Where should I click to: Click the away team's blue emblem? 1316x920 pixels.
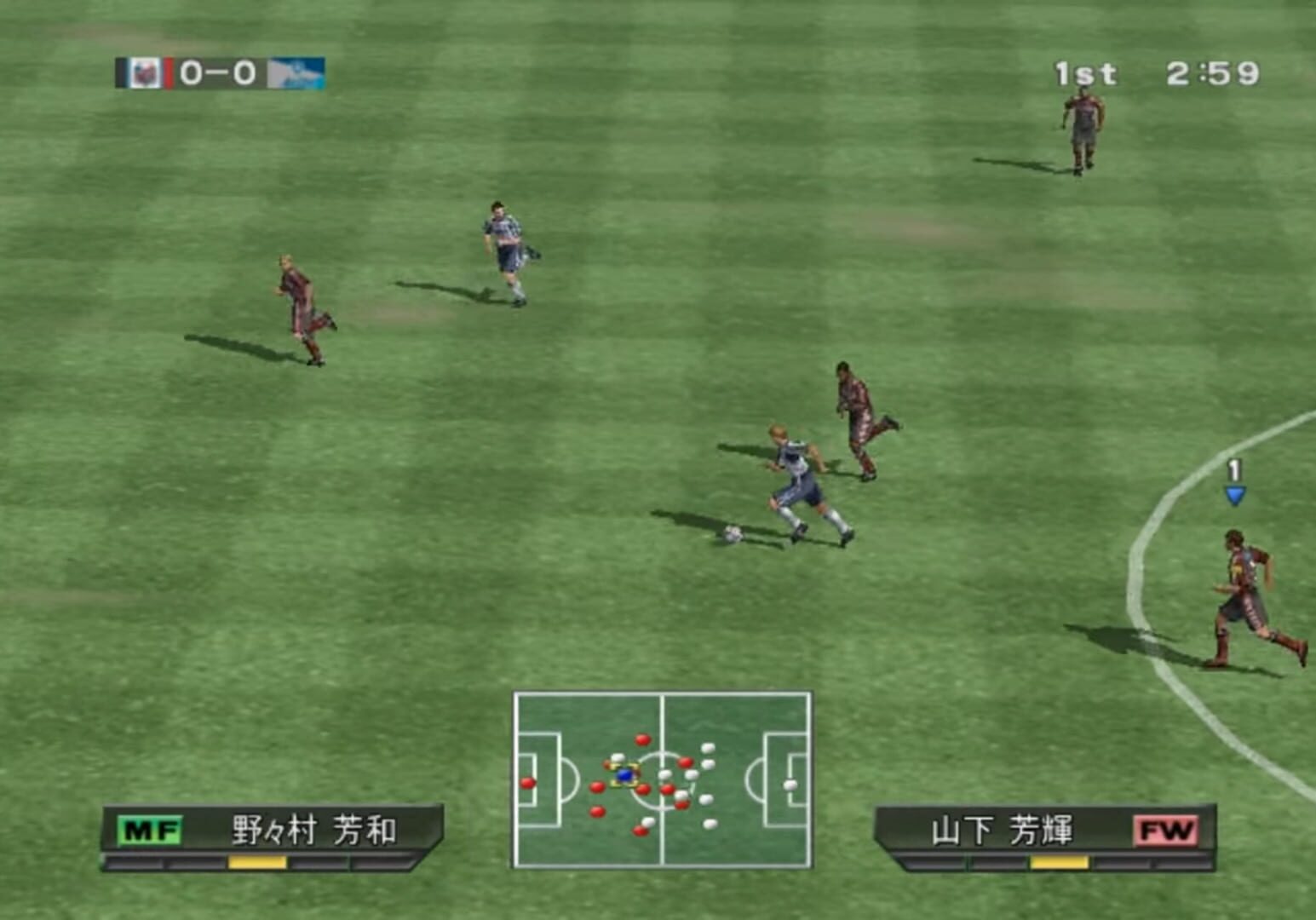[x=296, y=75]
